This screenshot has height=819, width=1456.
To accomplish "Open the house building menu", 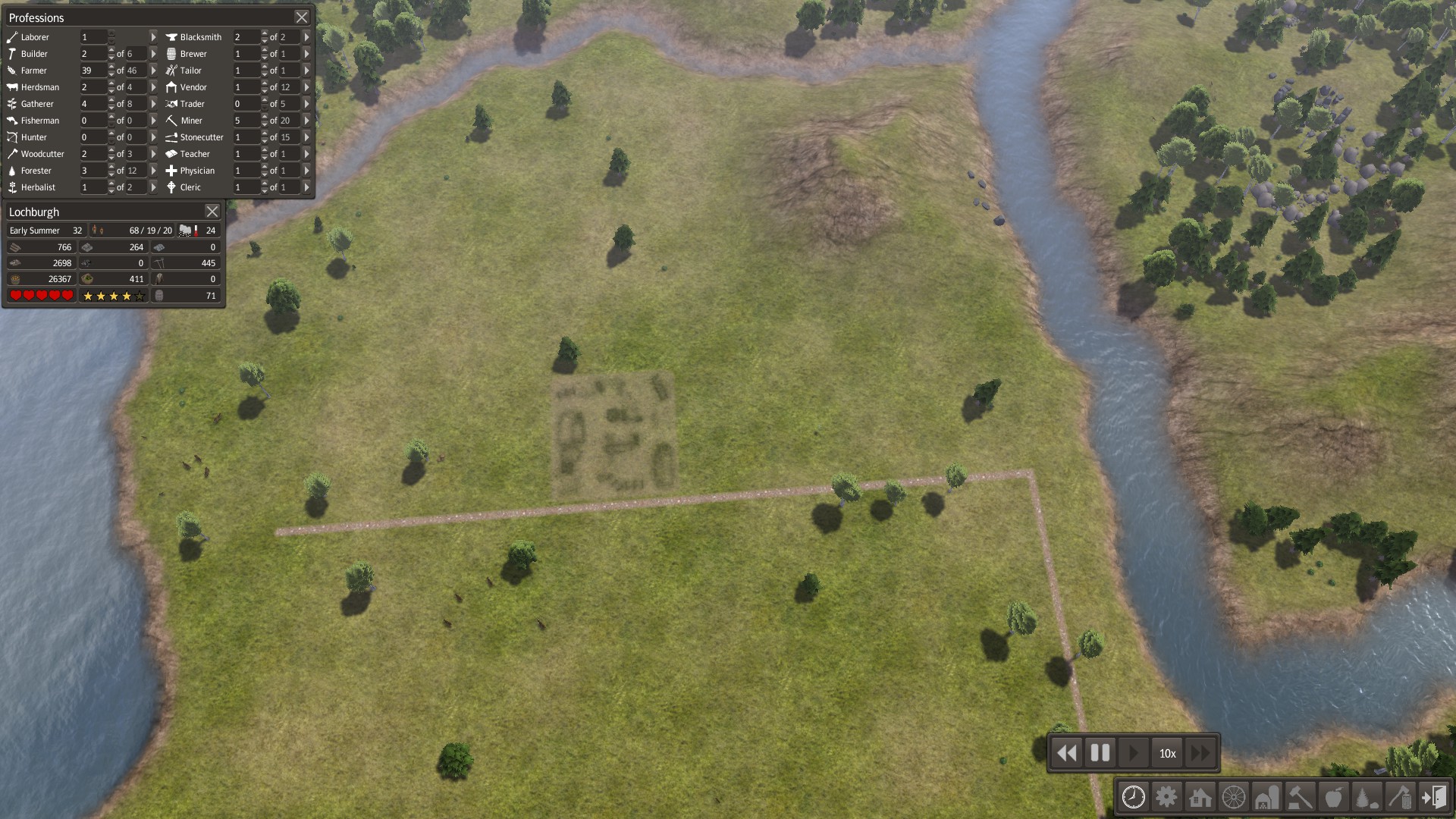I will [1200, 797].
